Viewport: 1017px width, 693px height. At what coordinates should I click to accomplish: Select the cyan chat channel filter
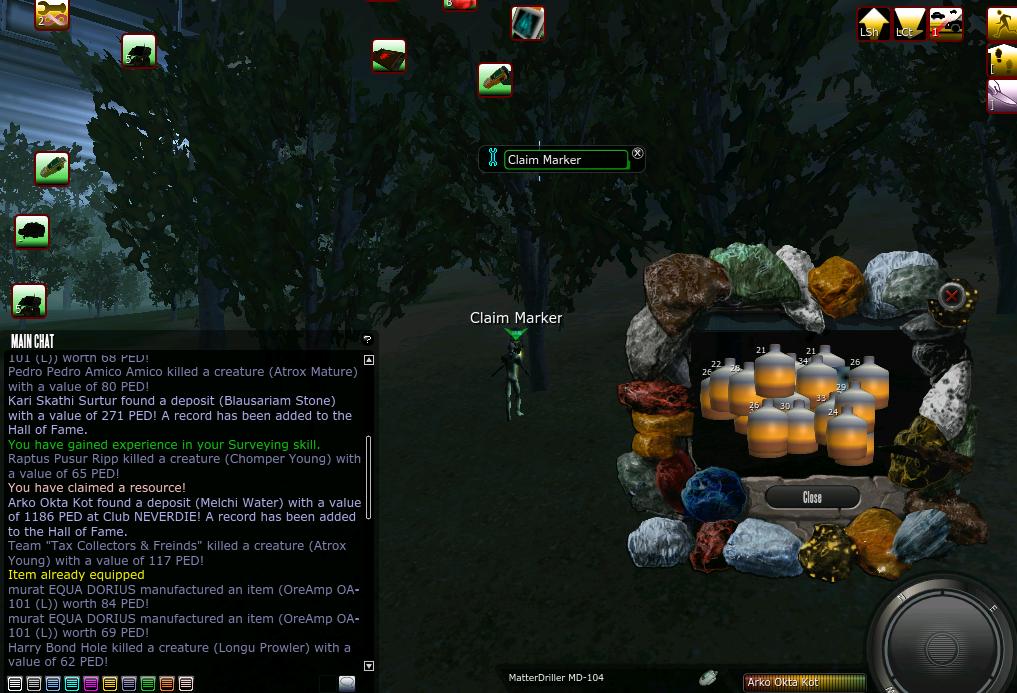[x=72, y=684]
